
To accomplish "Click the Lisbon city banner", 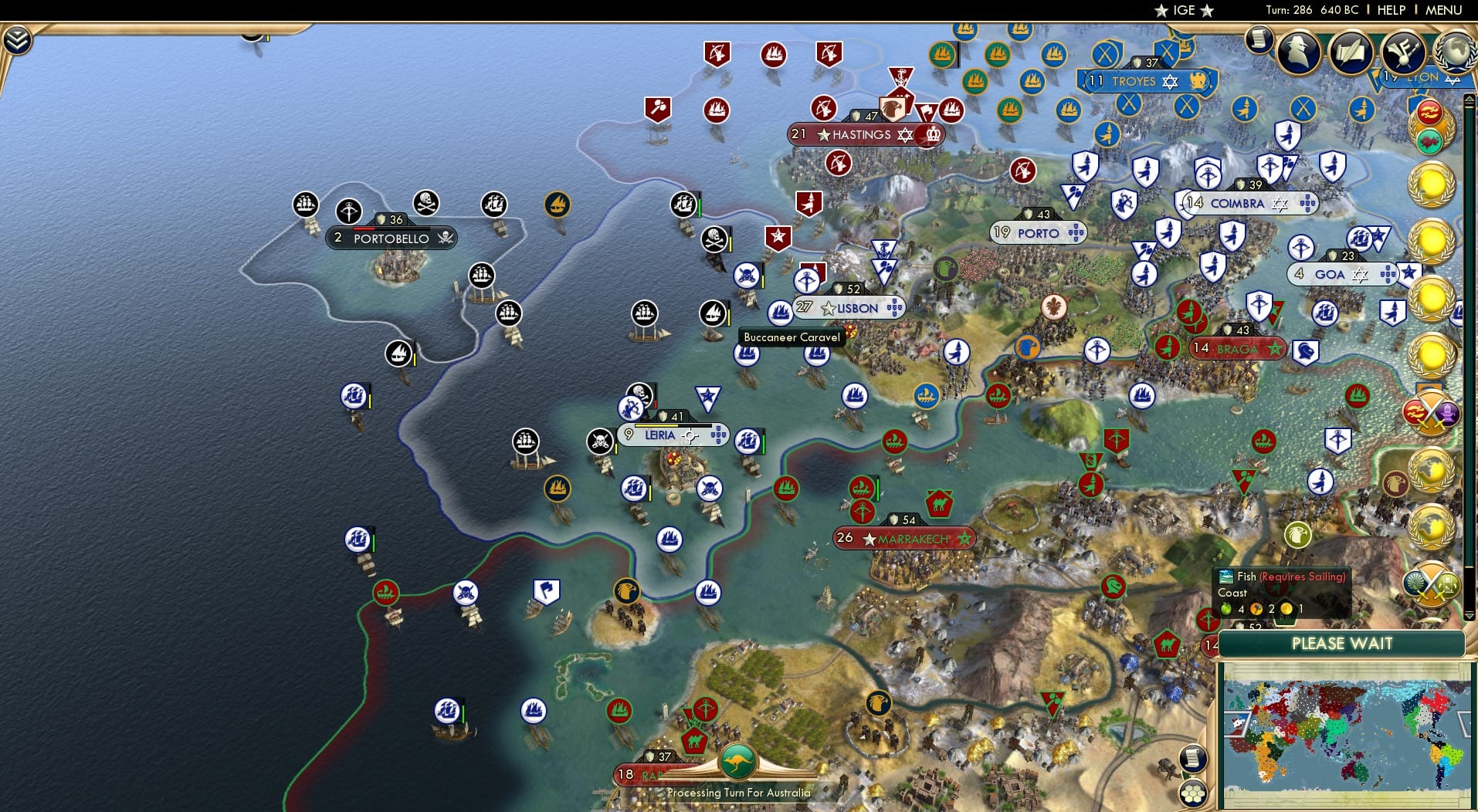I will [849, 307].
